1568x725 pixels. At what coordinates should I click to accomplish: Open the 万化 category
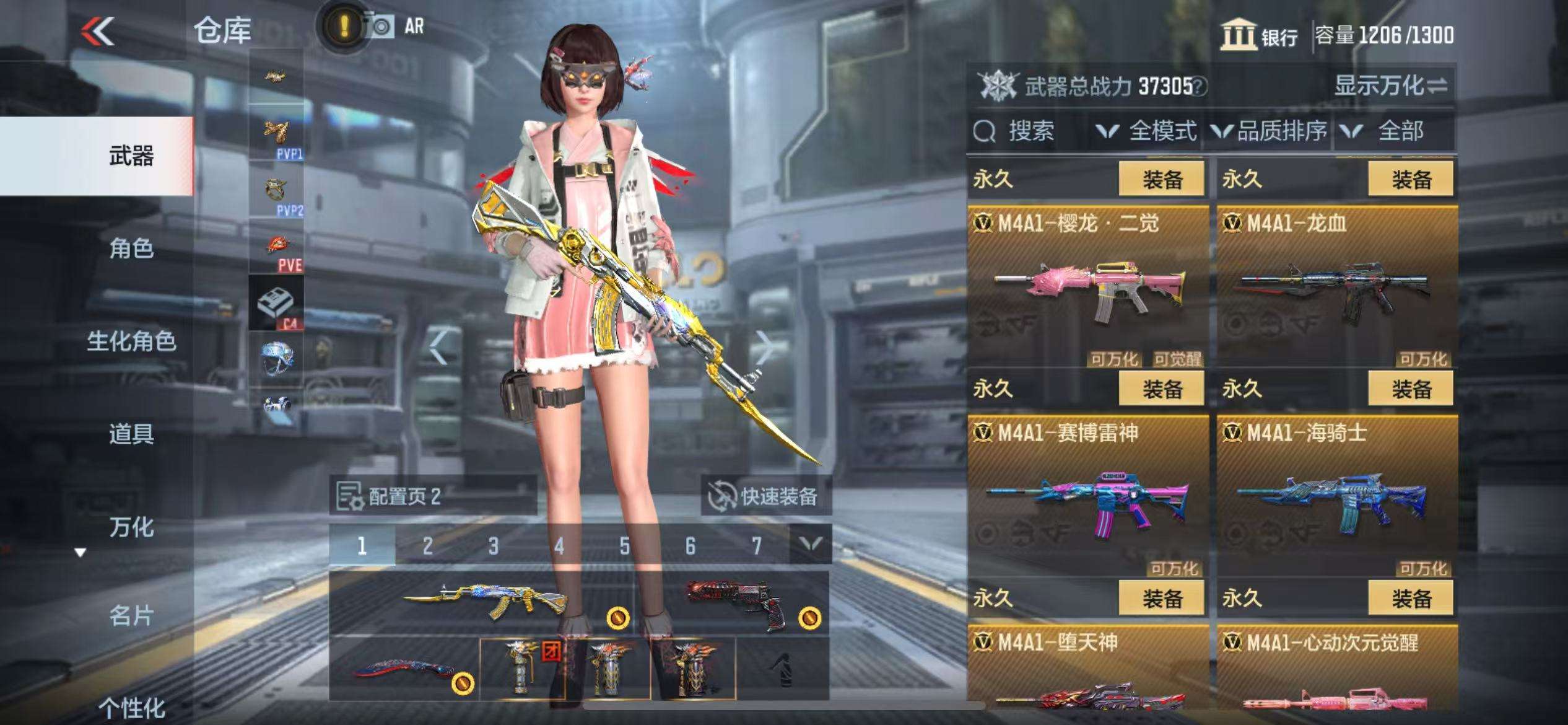click(131, 527)
